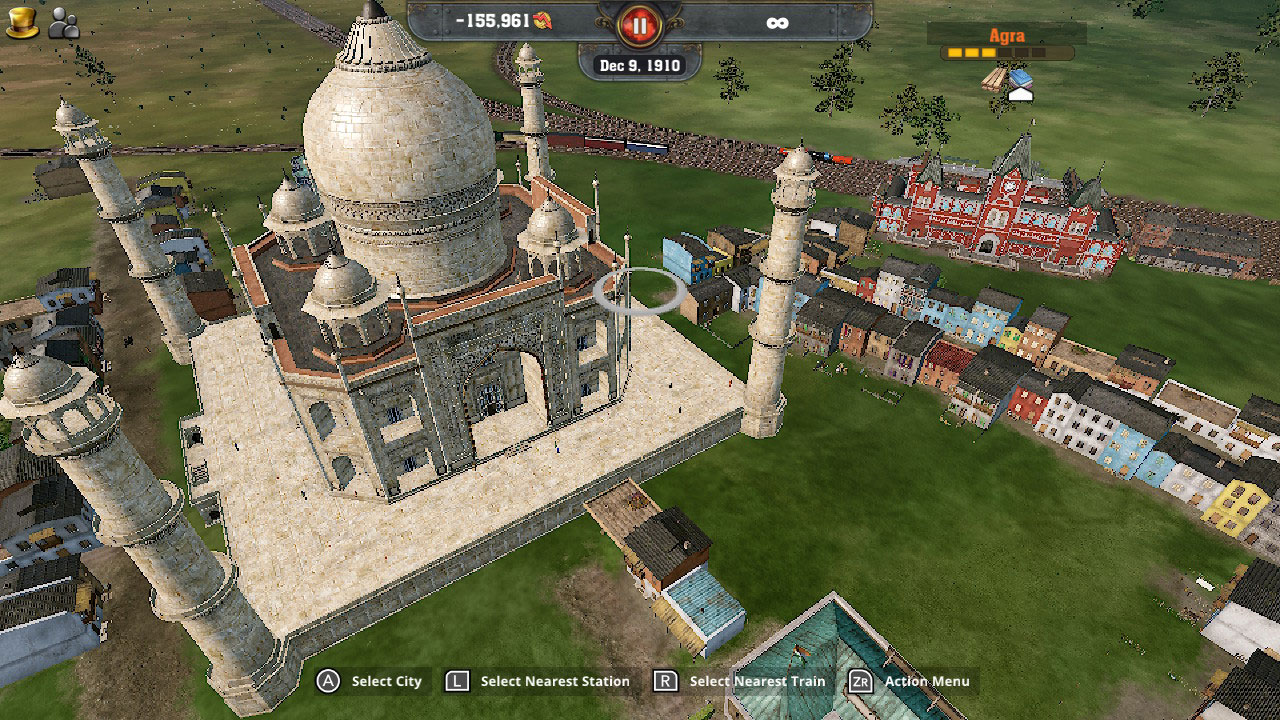Click the coin with falling arrow icon
The image size is (1280, 720).
(543, 22)
